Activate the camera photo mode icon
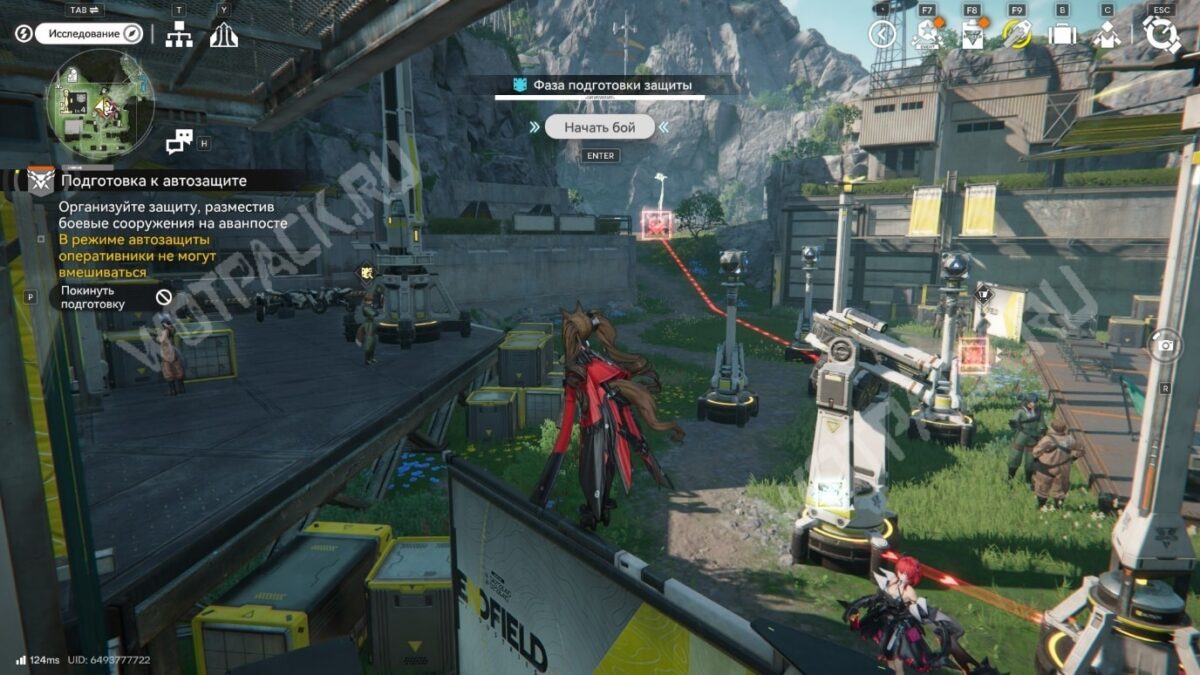The width and height of the screenshot is (1200, 675). (1164, 346)
